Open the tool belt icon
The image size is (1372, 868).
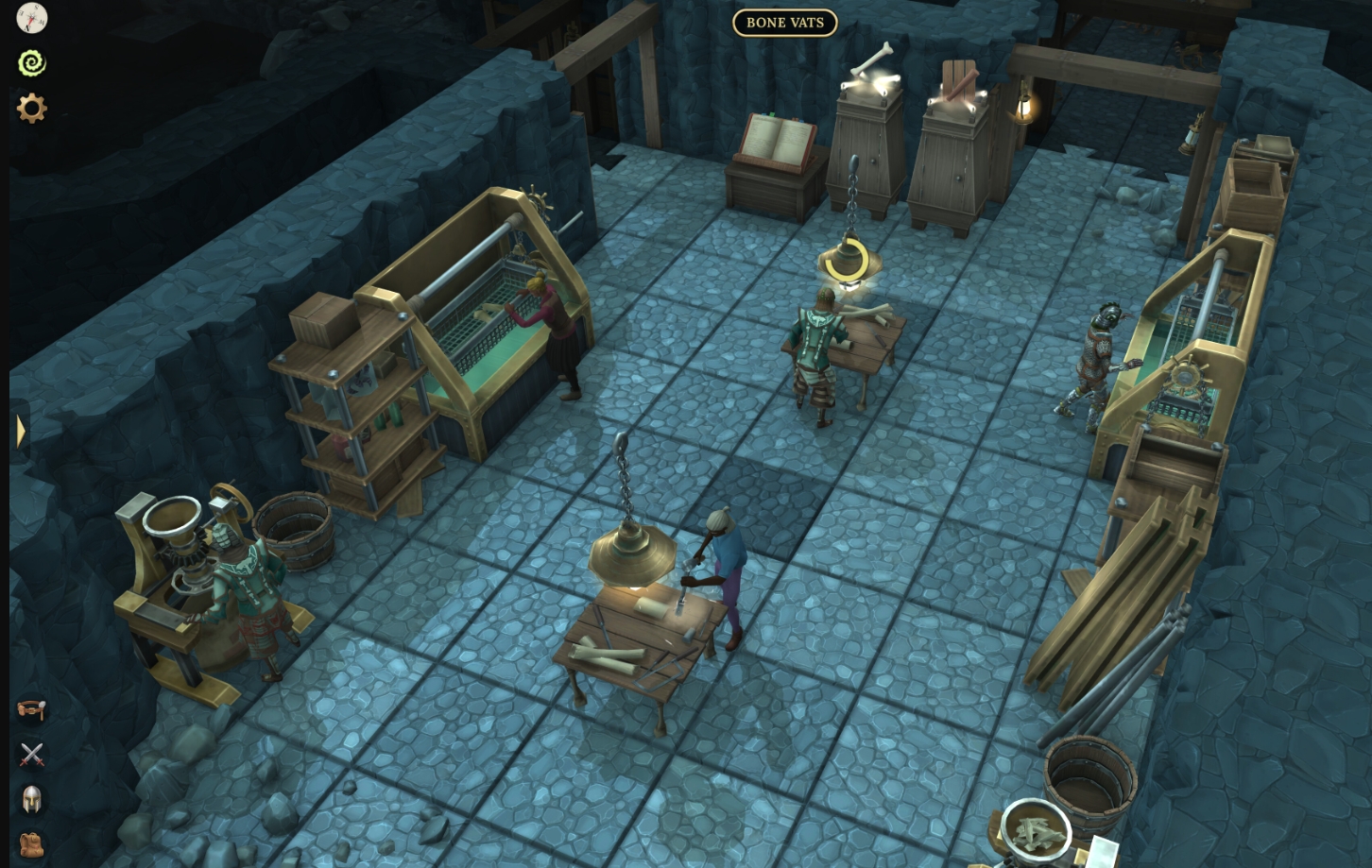point(32,709)
